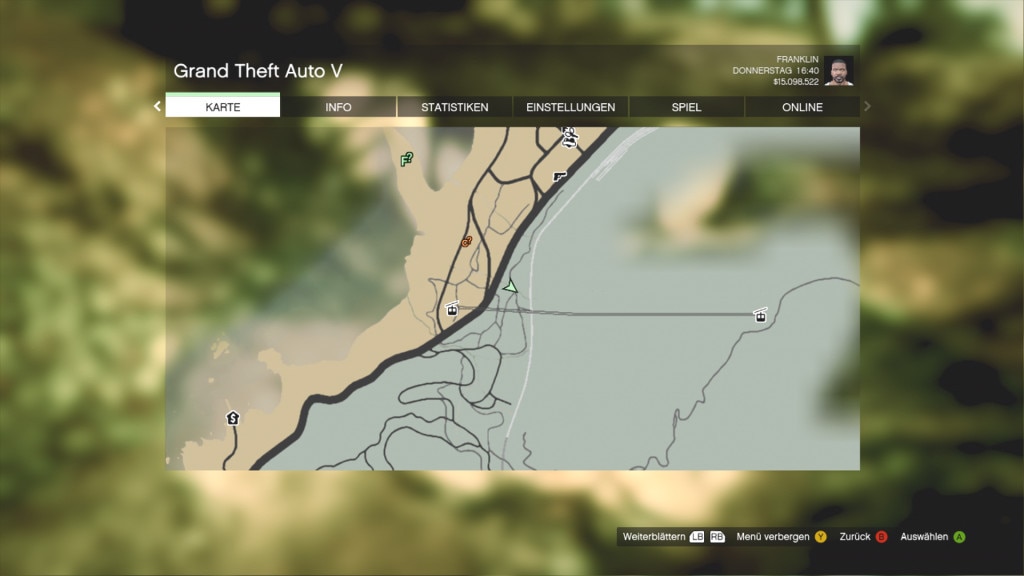Switch to the ONLINE tab
The height and width of the screenshot is (576, 1024).
pos(802,107)
